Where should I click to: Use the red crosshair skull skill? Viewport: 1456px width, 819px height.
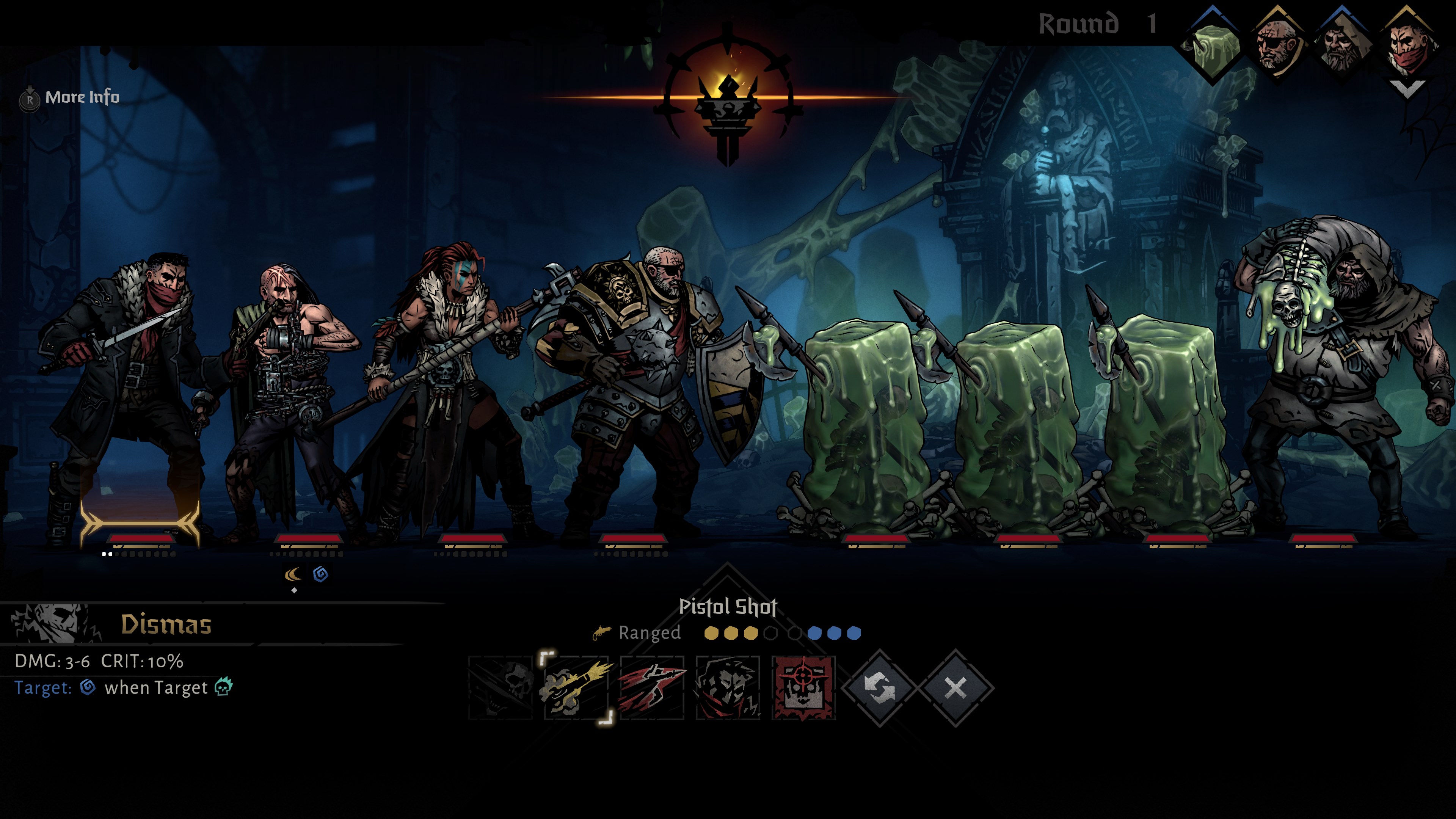[803, 687]
